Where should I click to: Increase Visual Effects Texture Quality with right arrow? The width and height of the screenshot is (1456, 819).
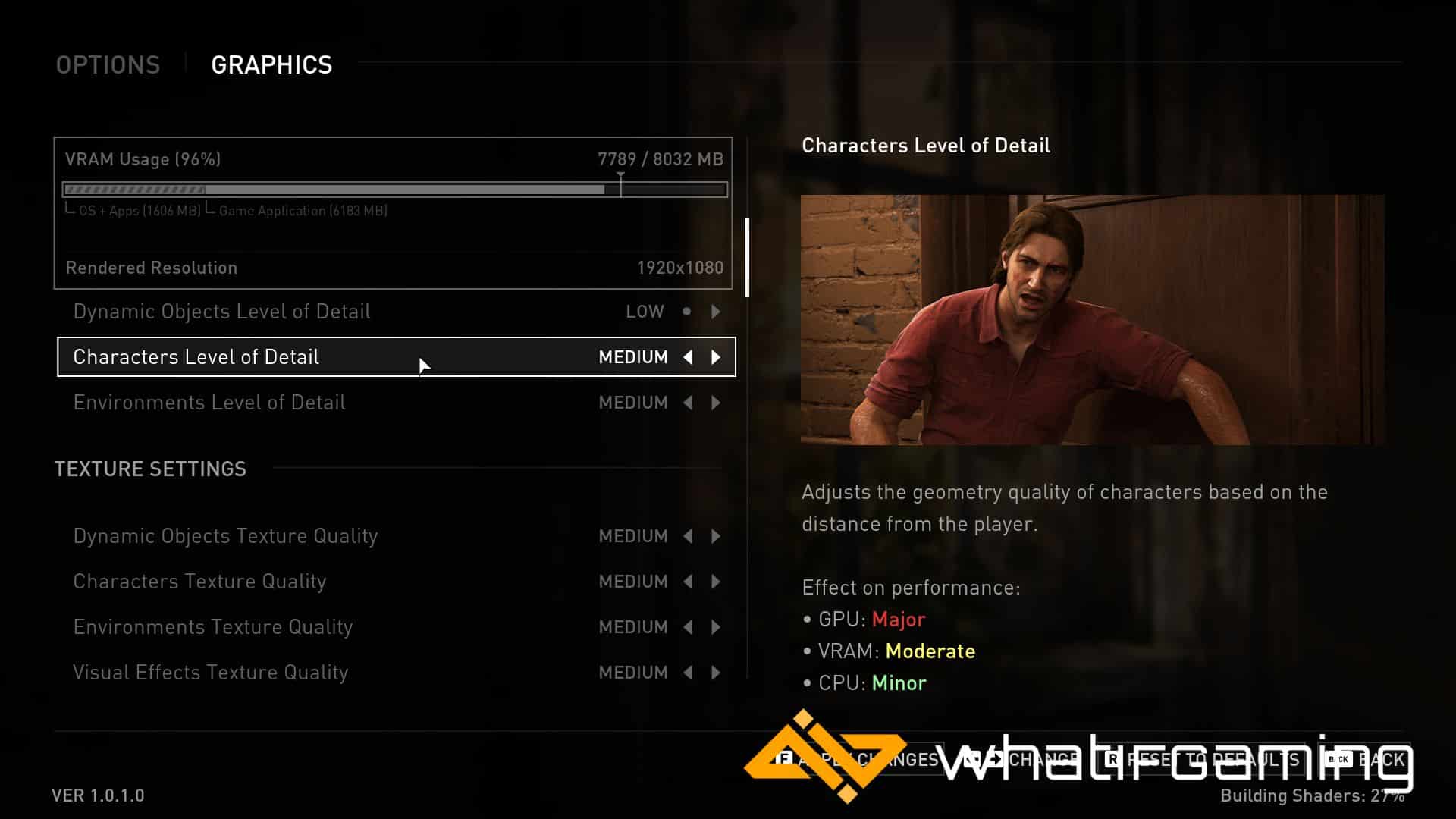[x=716, y=673]
